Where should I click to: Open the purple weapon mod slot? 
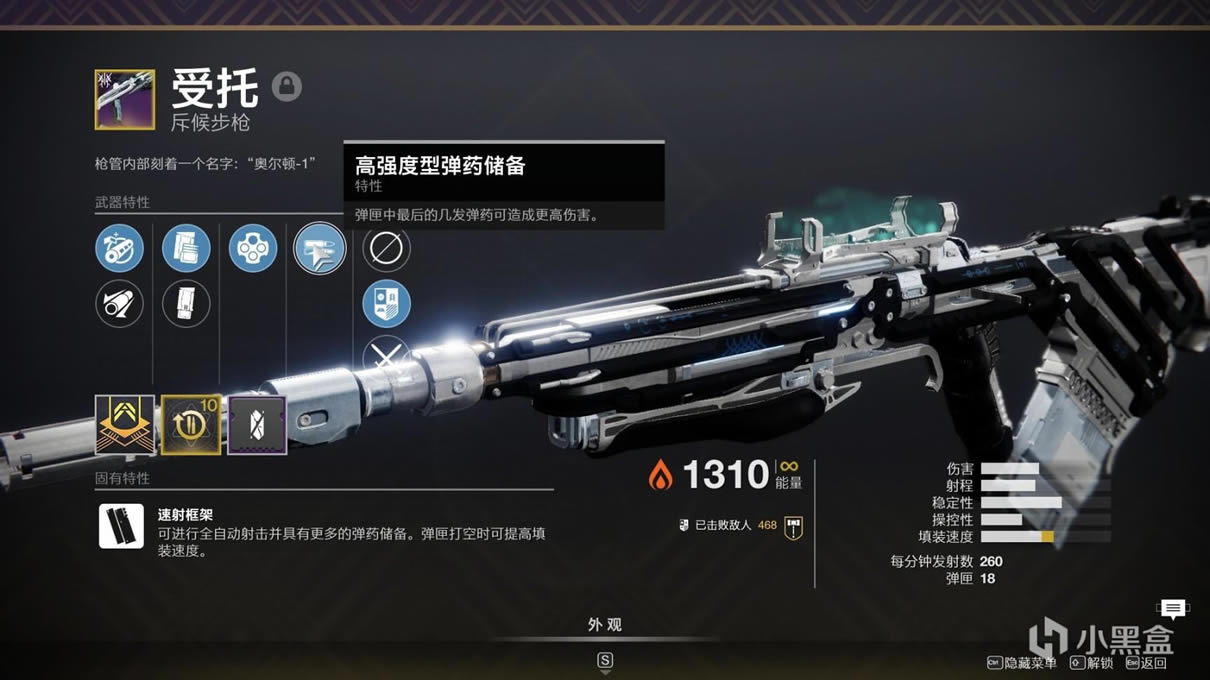tap(257, 425)
